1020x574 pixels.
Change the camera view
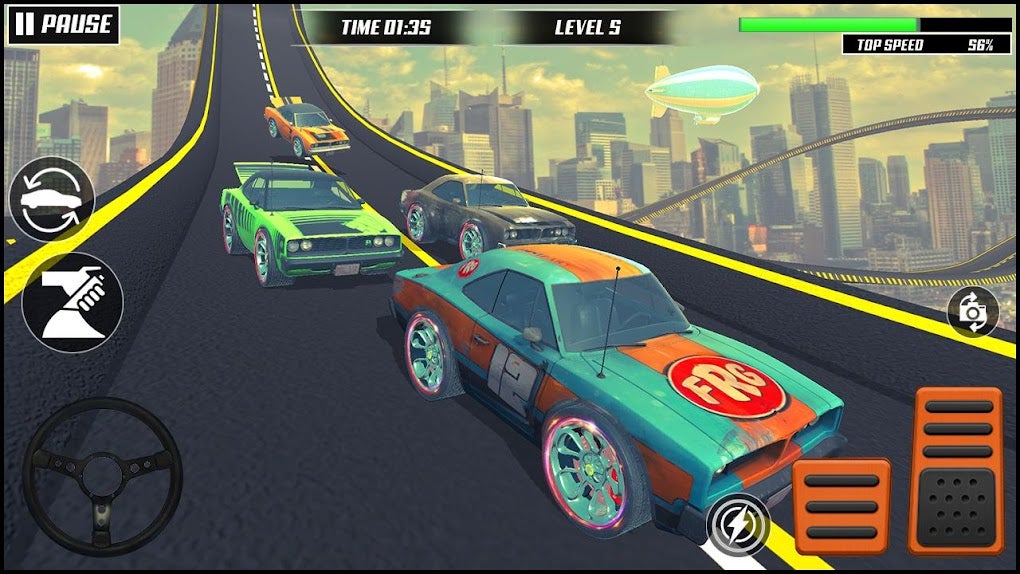(972, 312)
